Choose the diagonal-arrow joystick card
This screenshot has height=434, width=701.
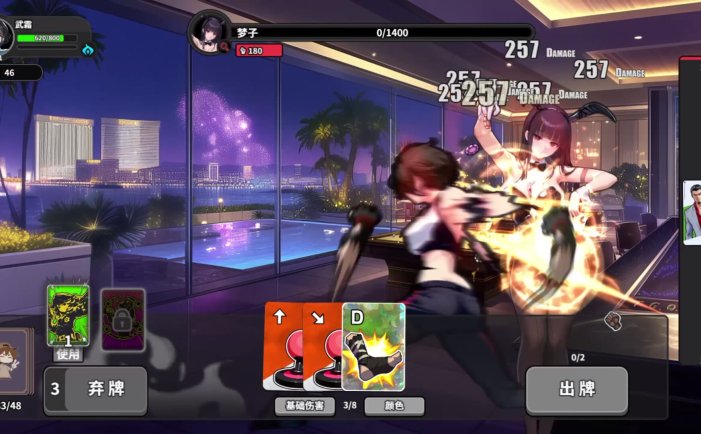click(x=320, y=345)
